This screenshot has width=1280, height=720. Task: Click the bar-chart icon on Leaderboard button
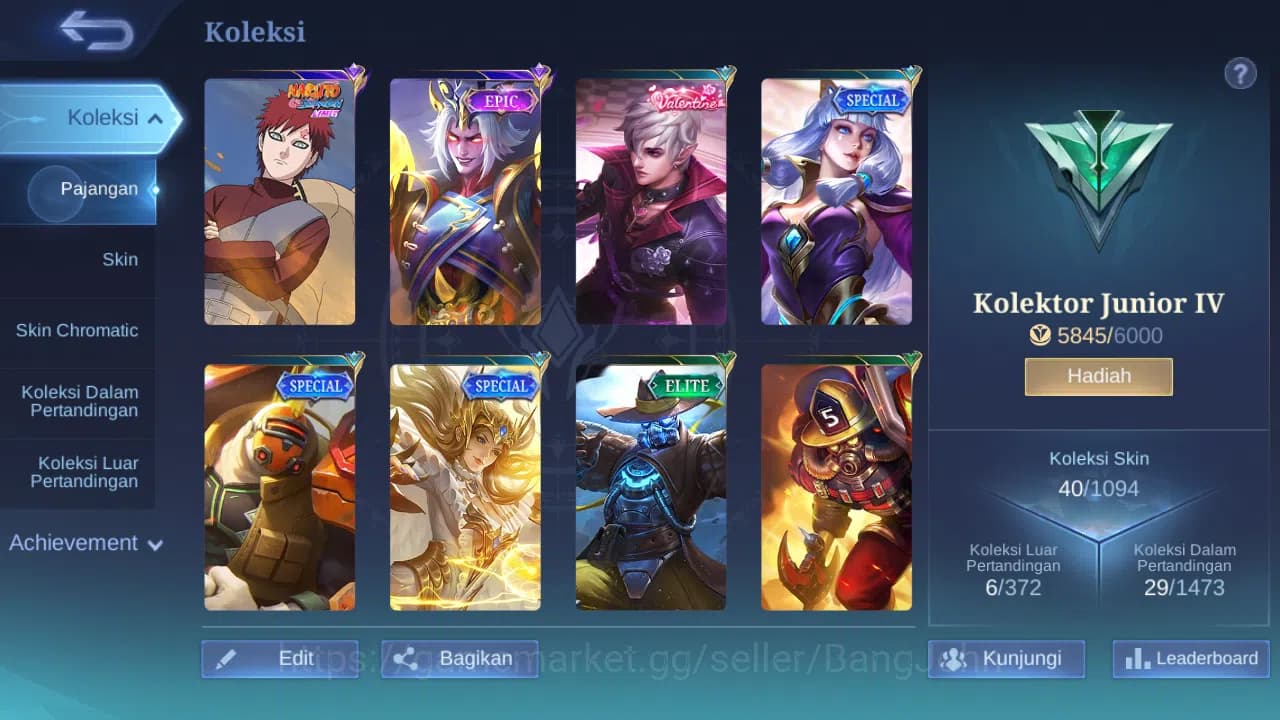pos(1140,658)
